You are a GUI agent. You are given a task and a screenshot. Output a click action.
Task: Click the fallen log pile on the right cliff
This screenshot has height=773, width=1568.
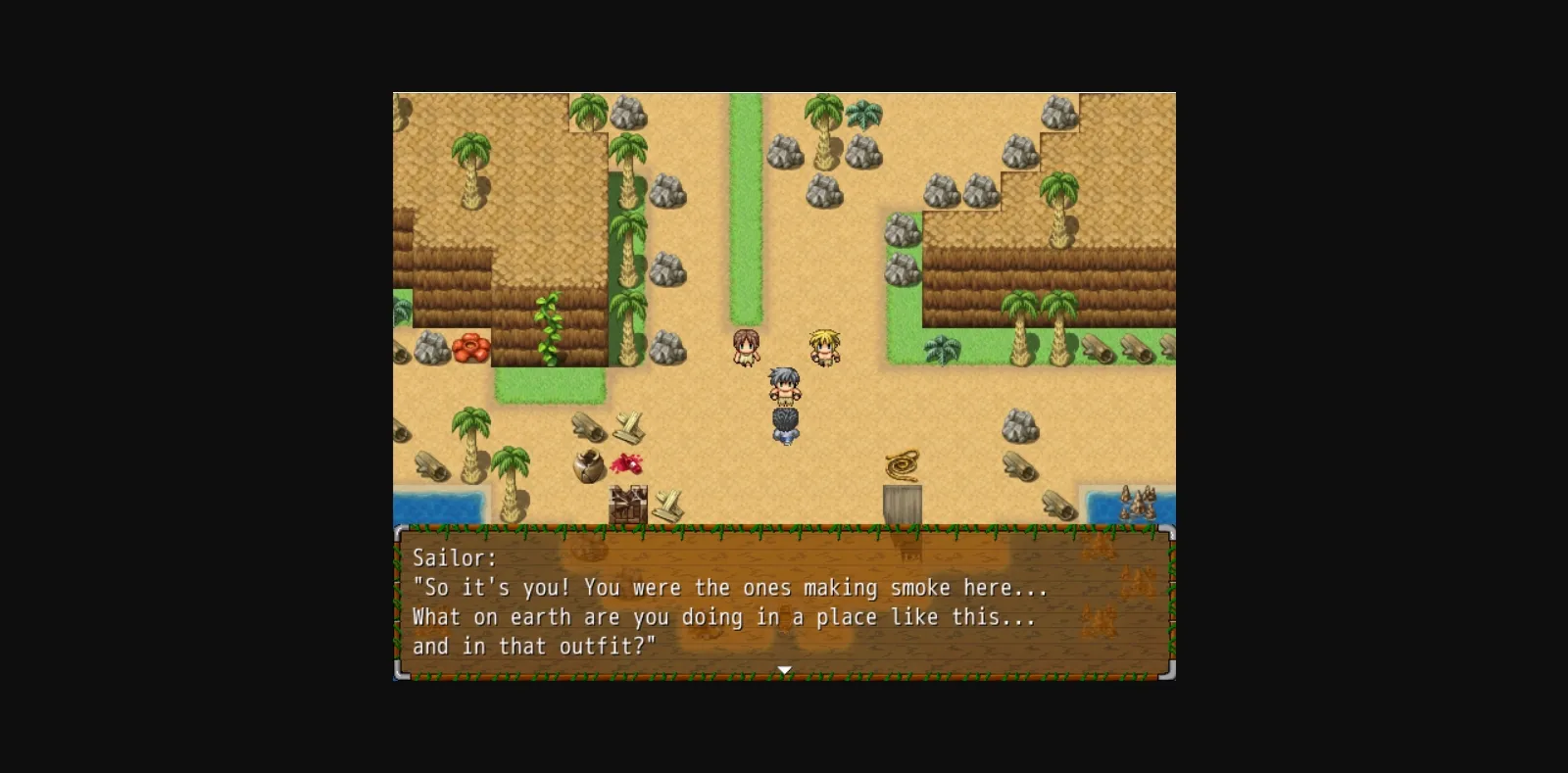coord(1098,350)
